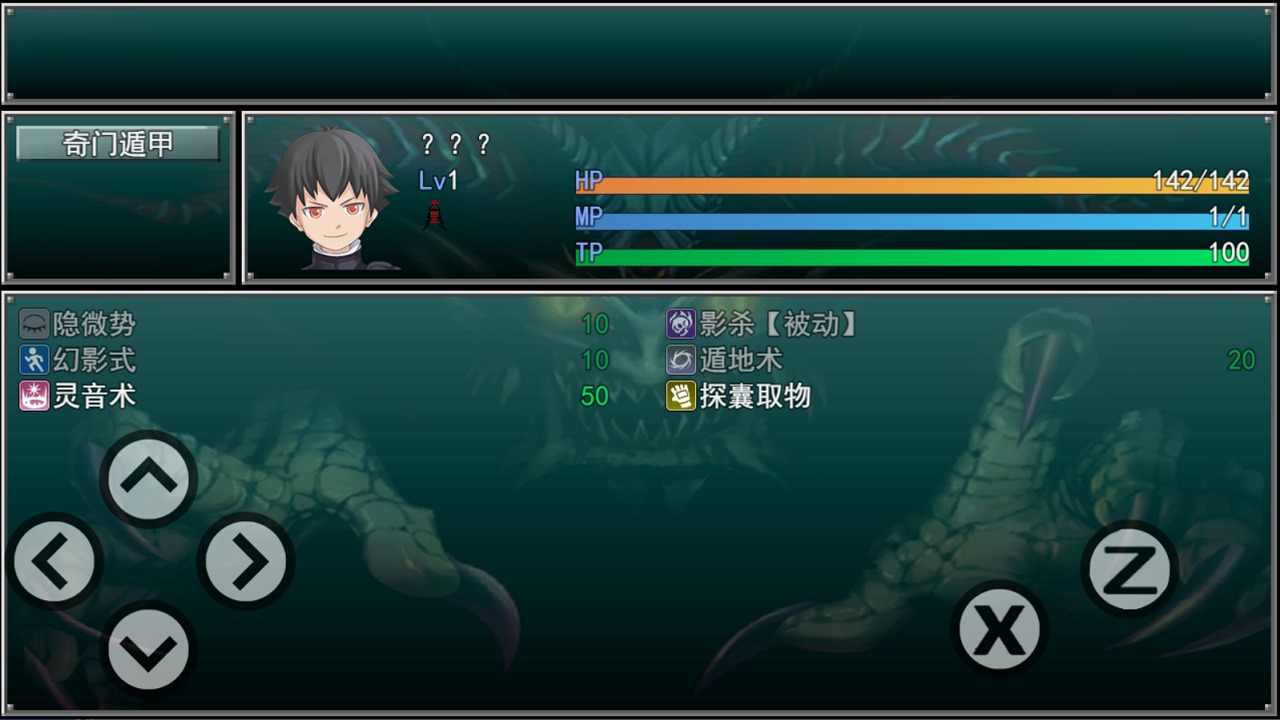The image size is (1280, 720).
Task: Select the 隐微势 skill icon
Action: (x=34, y=324)
